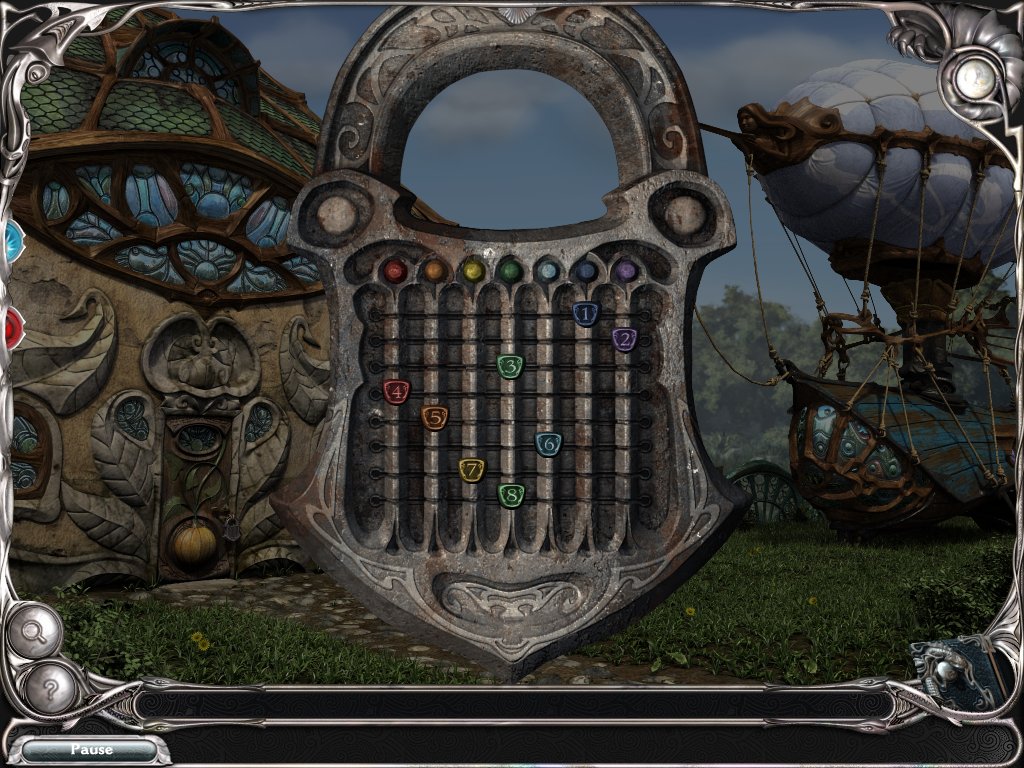1024x768 pixels.
Task: Click the round pearl button in the frame corner
Action: coord(973,80)
